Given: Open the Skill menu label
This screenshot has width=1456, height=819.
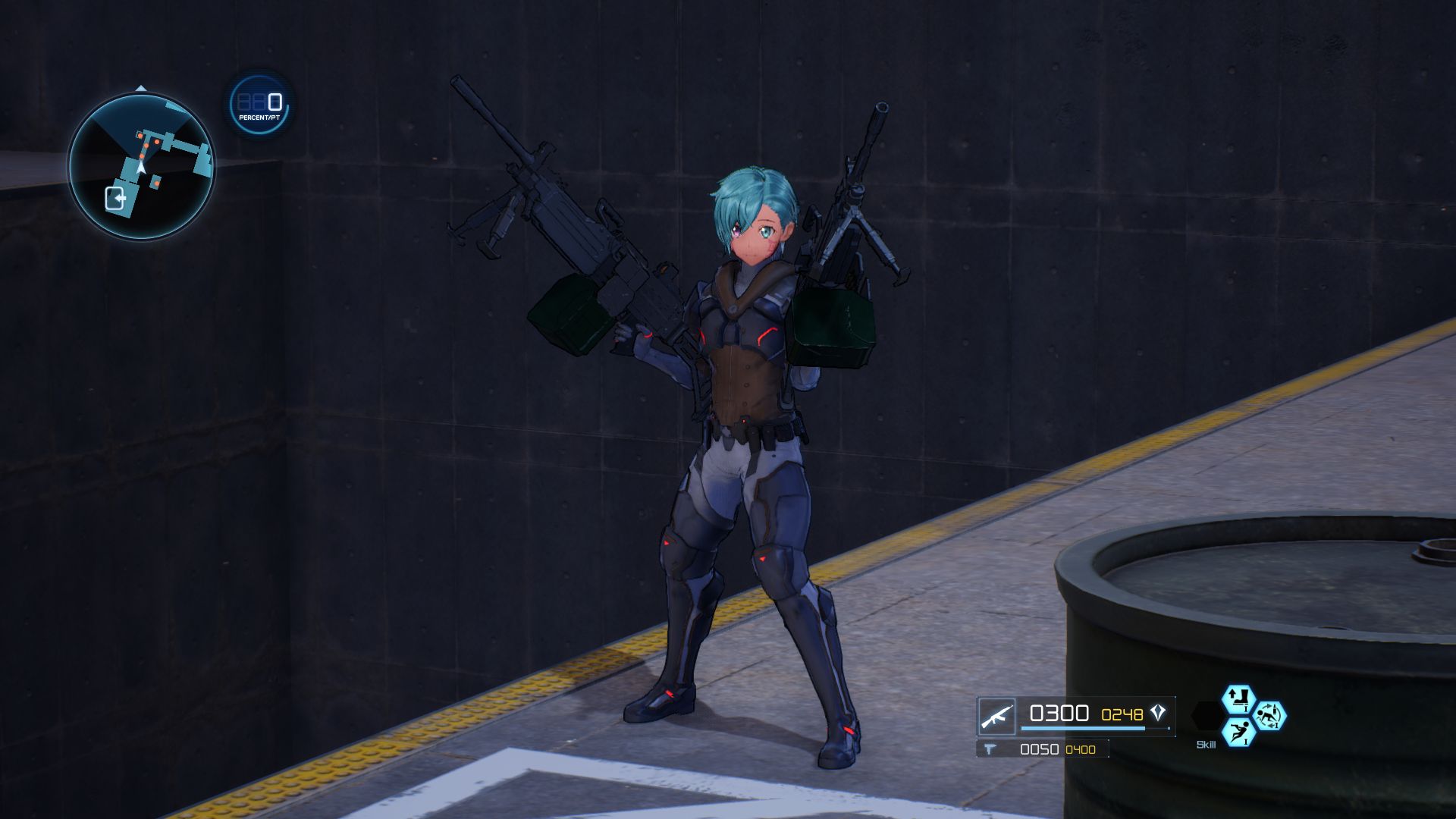Looking at the screenshot, I should click(1207, 745).
